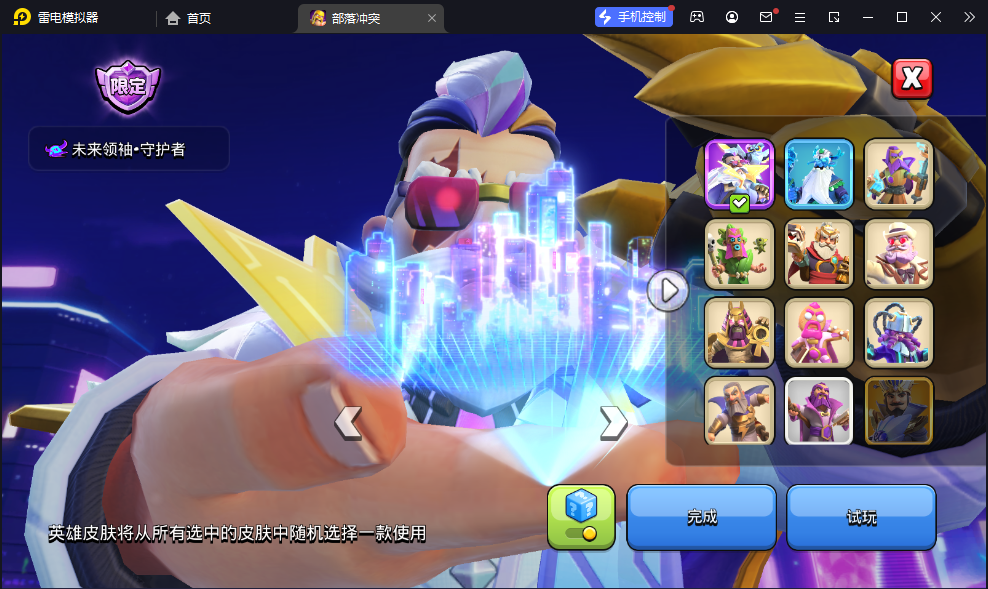Screen dimensions: 988x589
Task: Open the emulator's 首页 home tab
Action: tap(189, 17)
